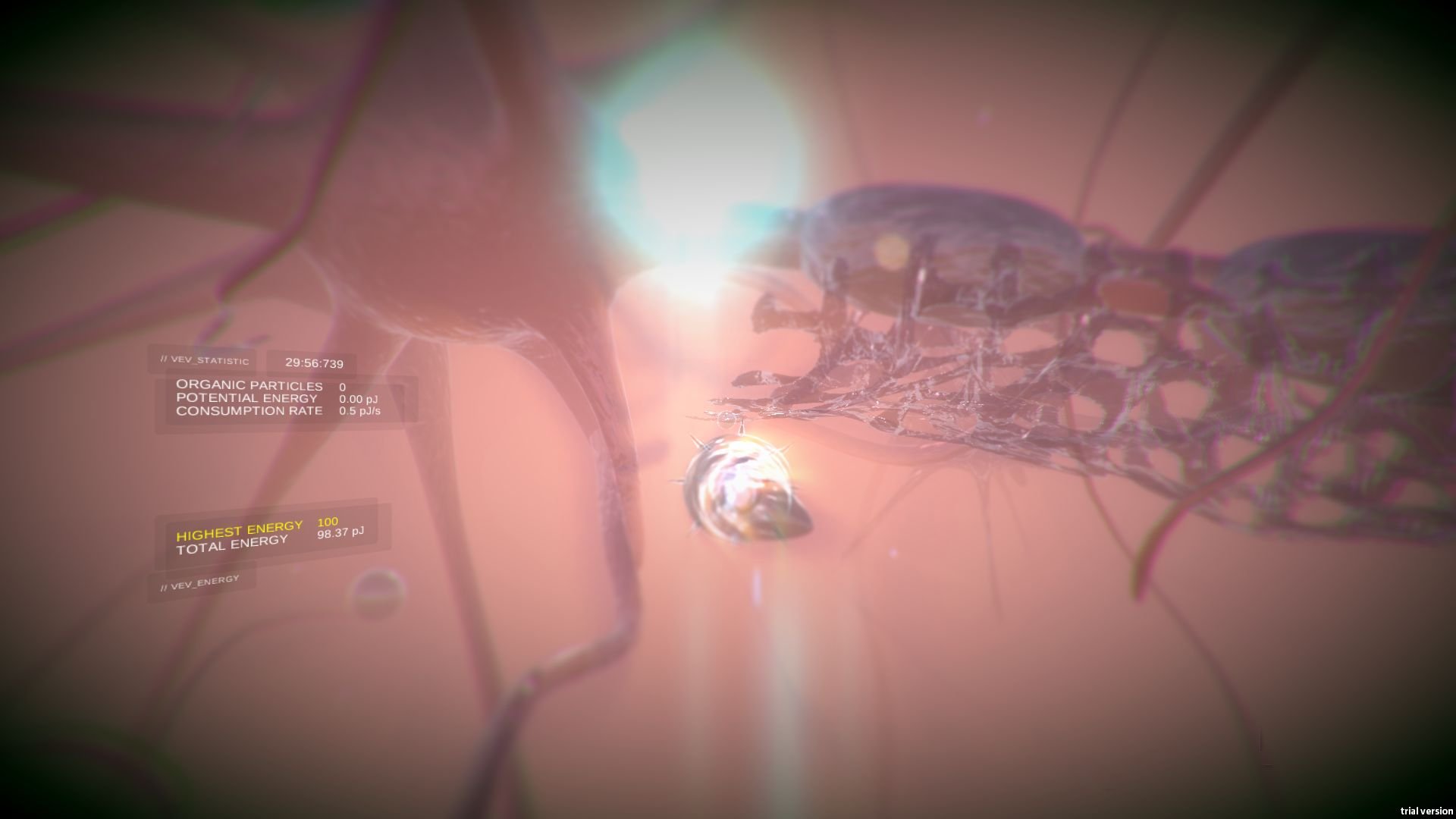Screen dimensions: 1456x819
Task: Toggle the ORGANIC PARTICLES counter
Action: 249,385
